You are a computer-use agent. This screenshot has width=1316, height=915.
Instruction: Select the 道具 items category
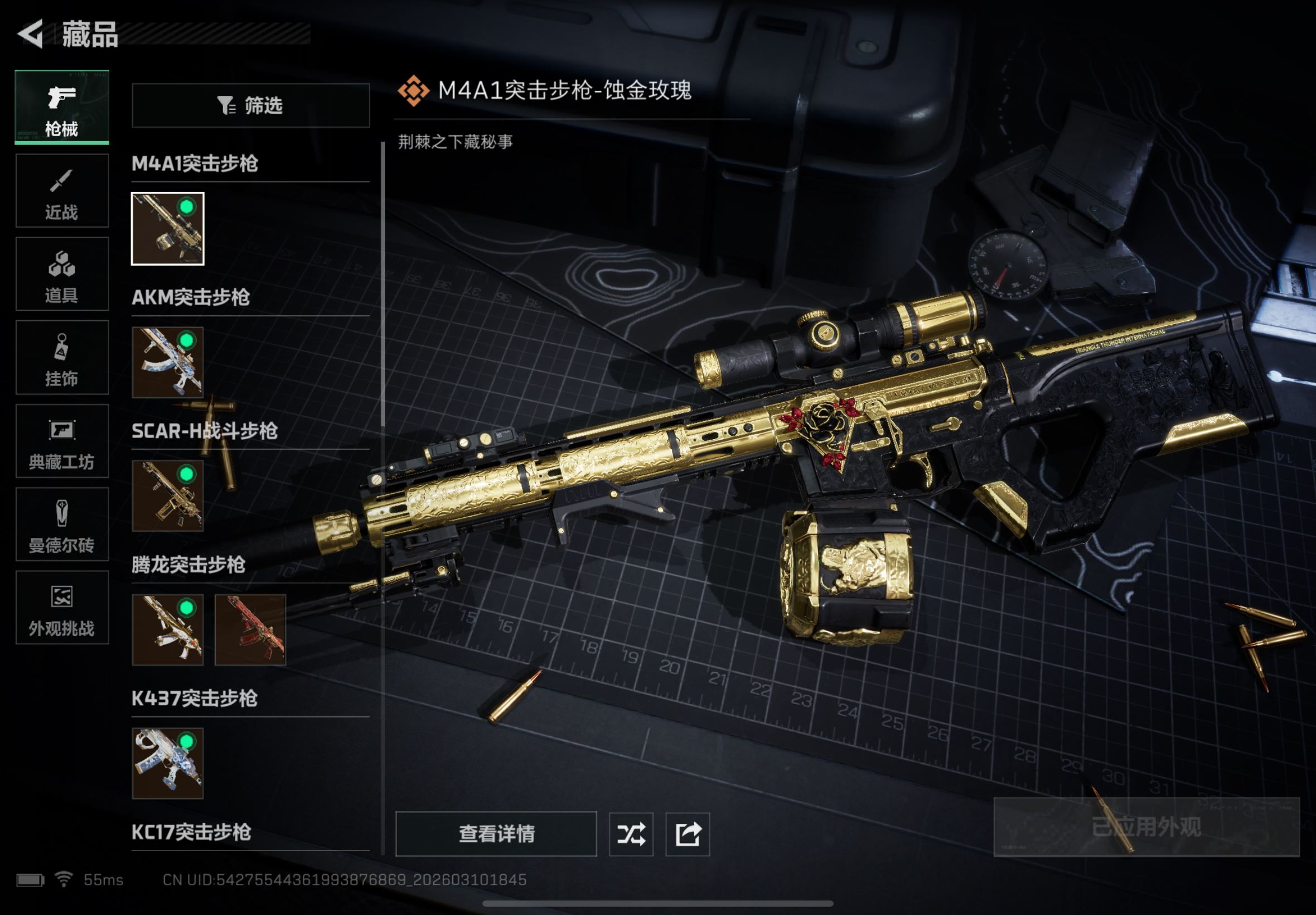coord(62,273)
